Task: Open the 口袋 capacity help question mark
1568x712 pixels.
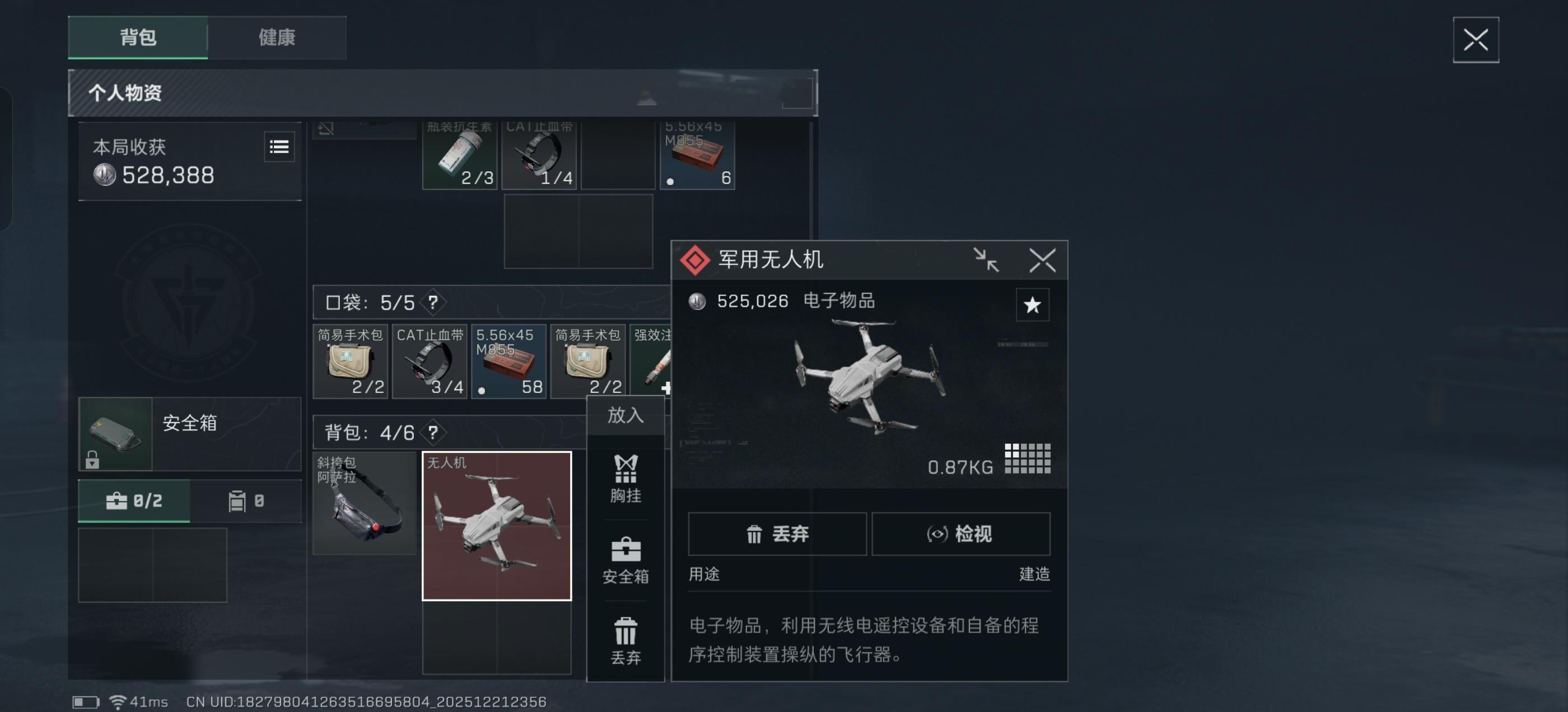Action: click(433, 302)
